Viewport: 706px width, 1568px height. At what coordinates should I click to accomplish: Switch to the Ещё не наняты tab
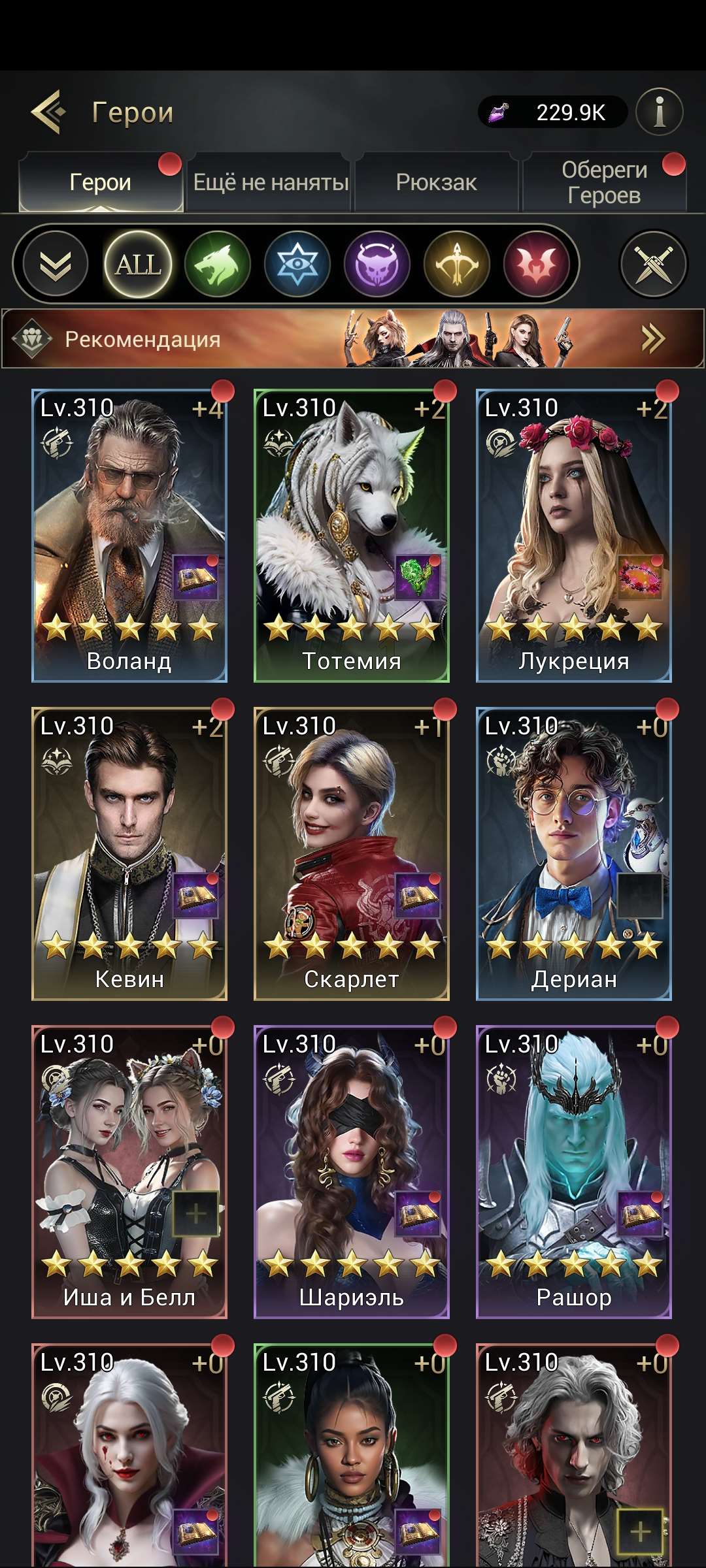(270, 182)
